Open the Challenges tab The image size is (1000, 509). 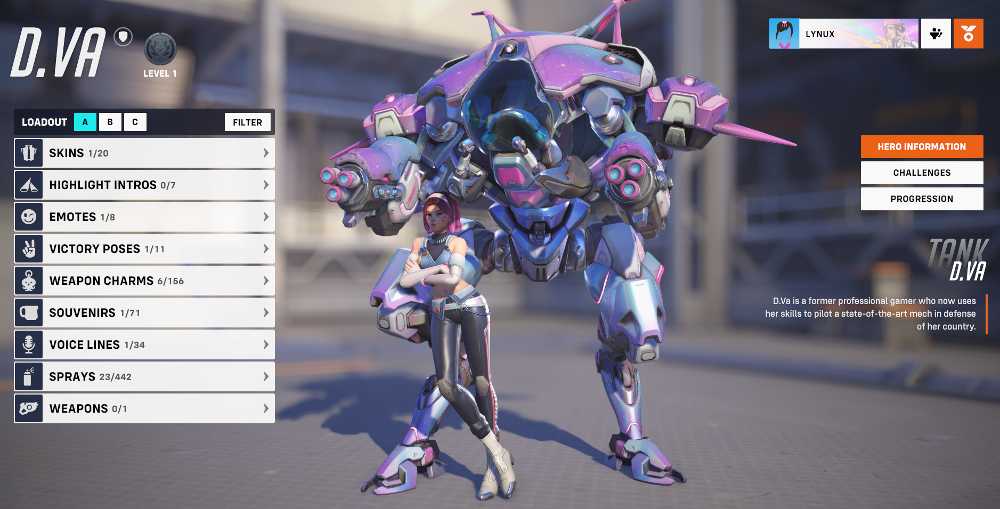click(x=921, y=173)
